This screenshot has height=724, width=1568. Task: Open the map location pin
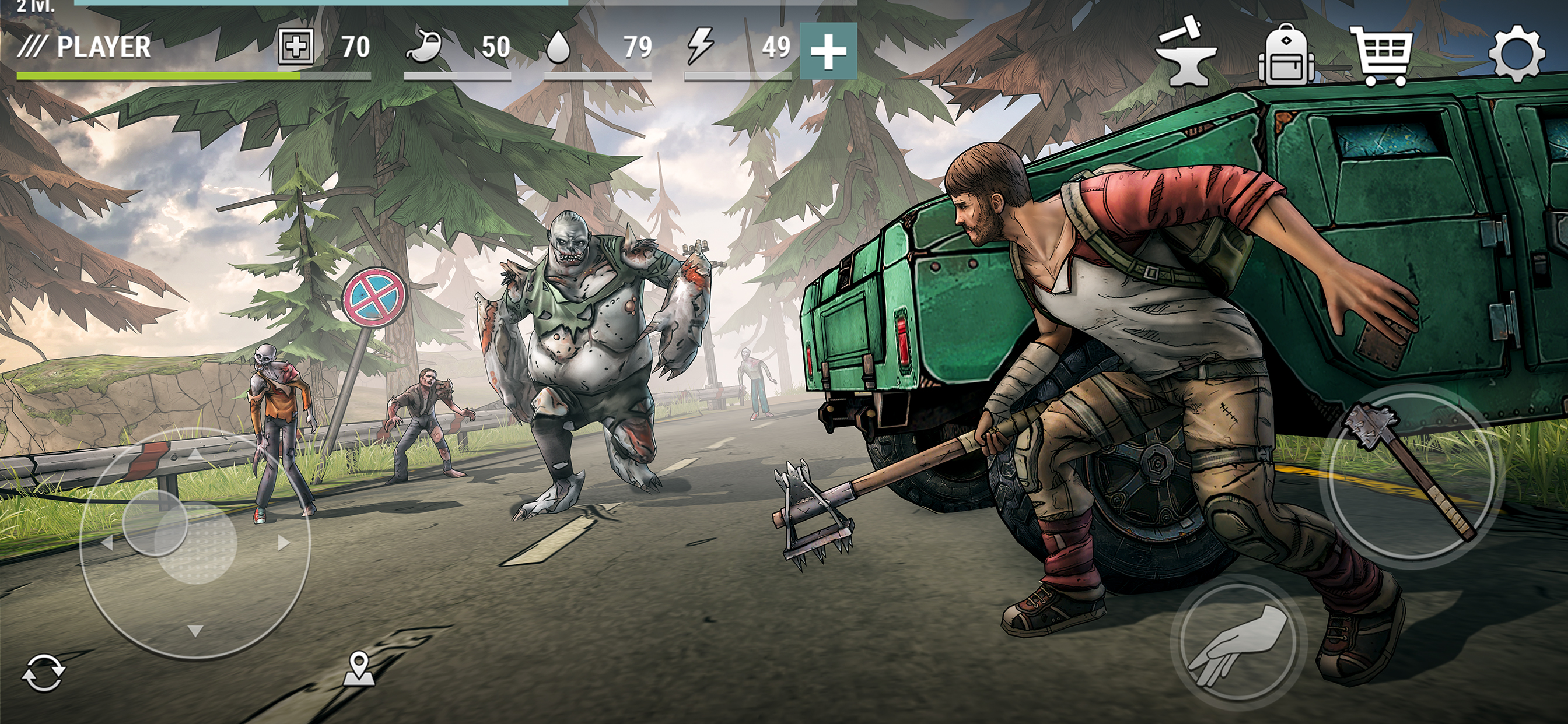[x=359, y=669]
